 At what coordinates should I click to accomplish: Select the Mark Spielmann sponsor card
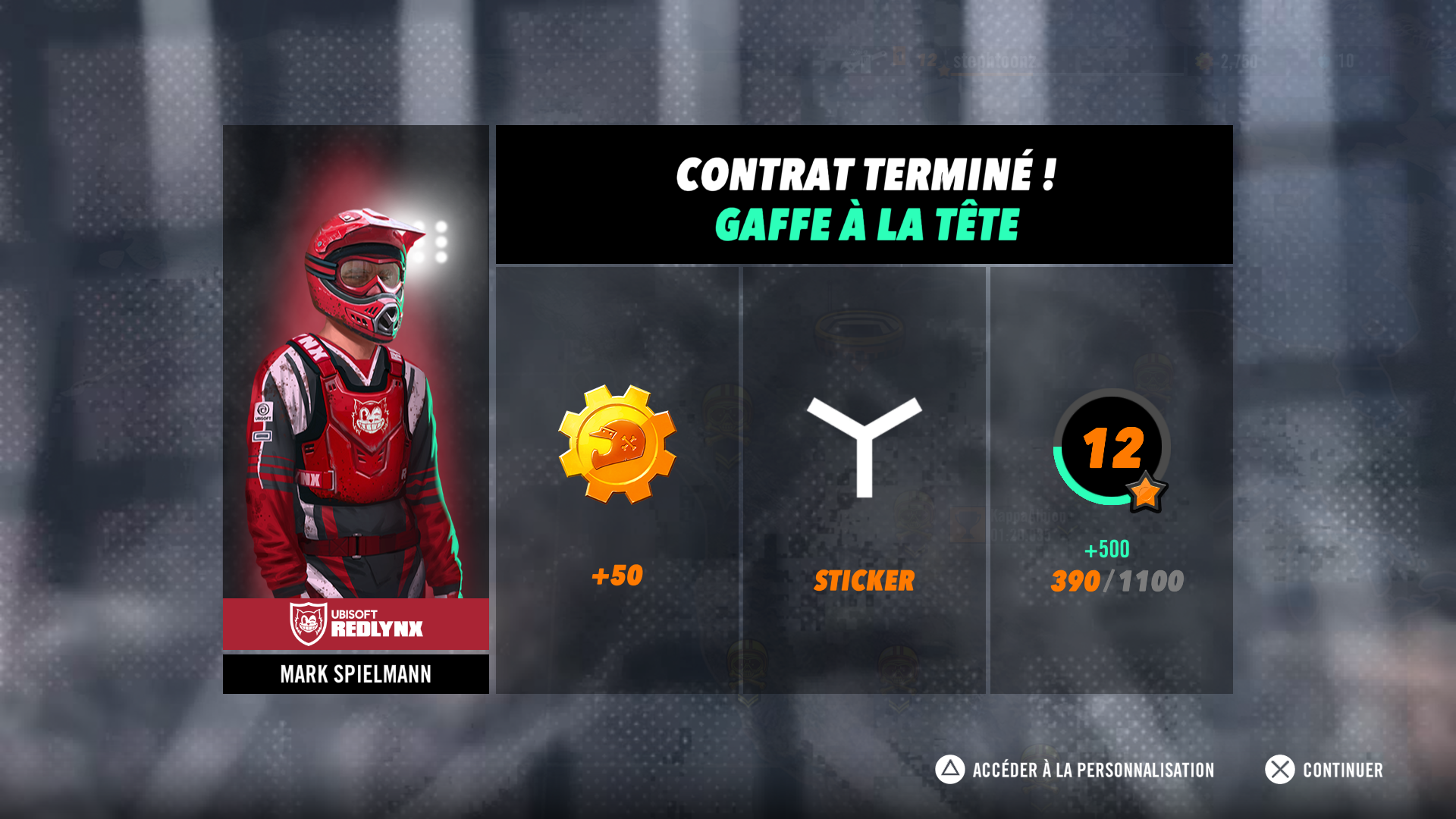click(356, 409)
